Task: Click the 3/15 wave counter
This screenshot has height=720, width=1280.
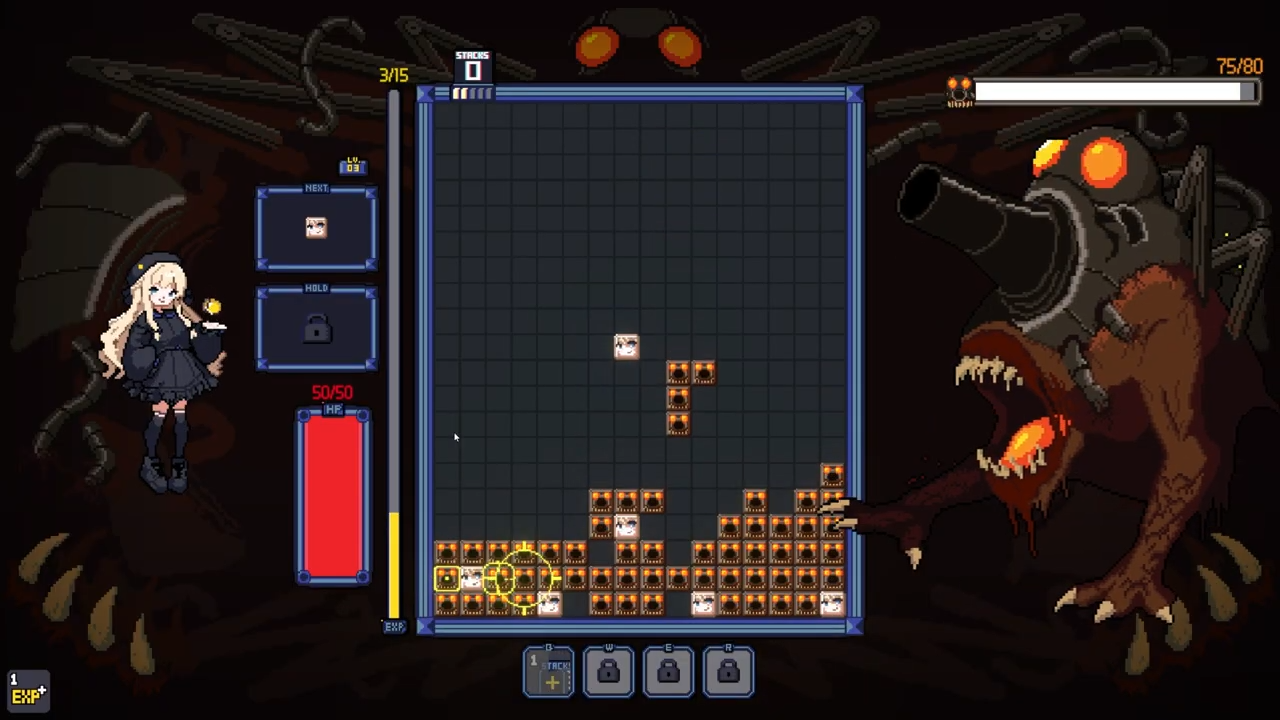Action: pos(393,74)
